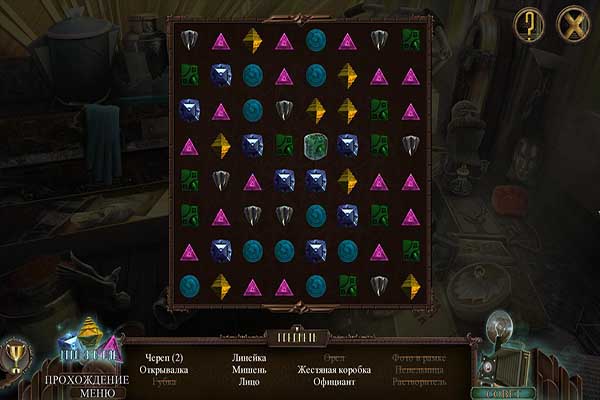Open the question mark help button
This screenshot has height=400, width=600.
tap(530, 24)
